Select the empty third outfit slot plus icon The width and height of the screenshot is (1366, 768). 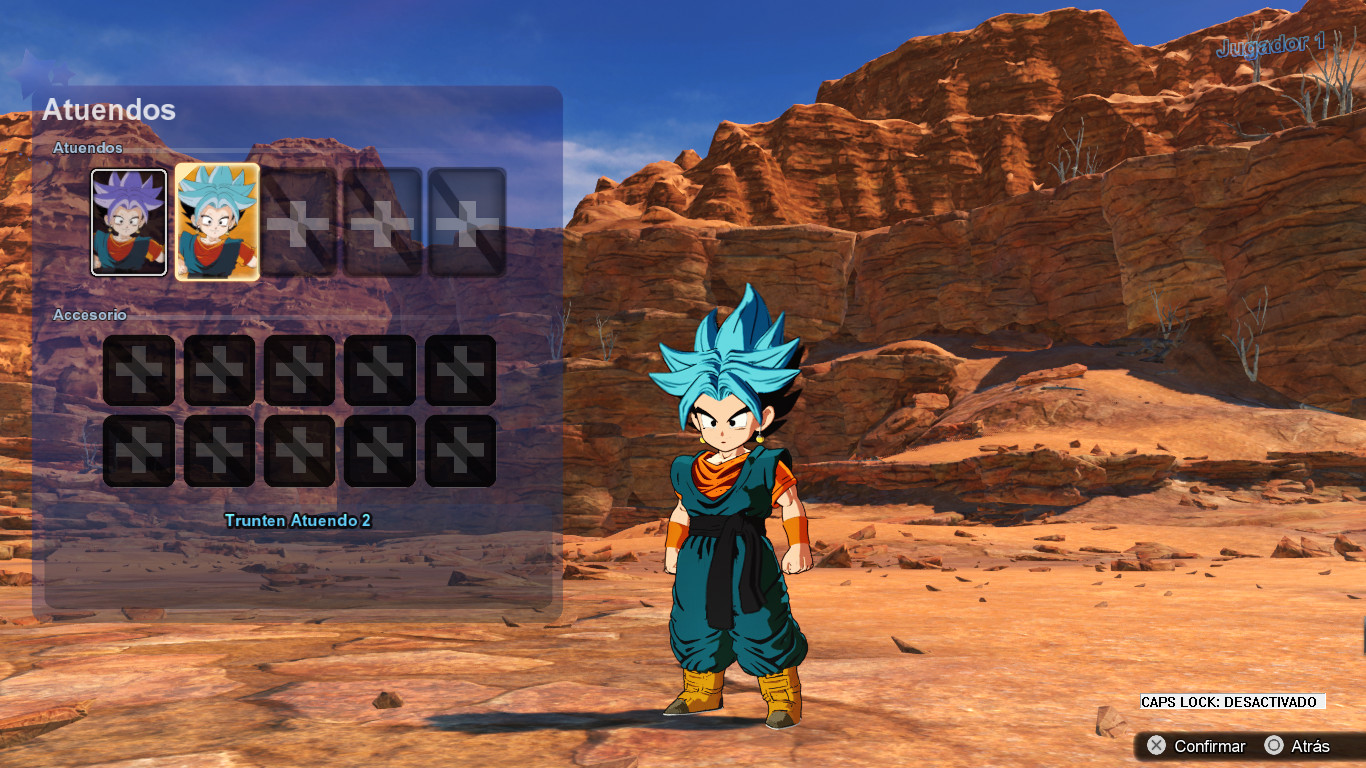coord(298,221)
